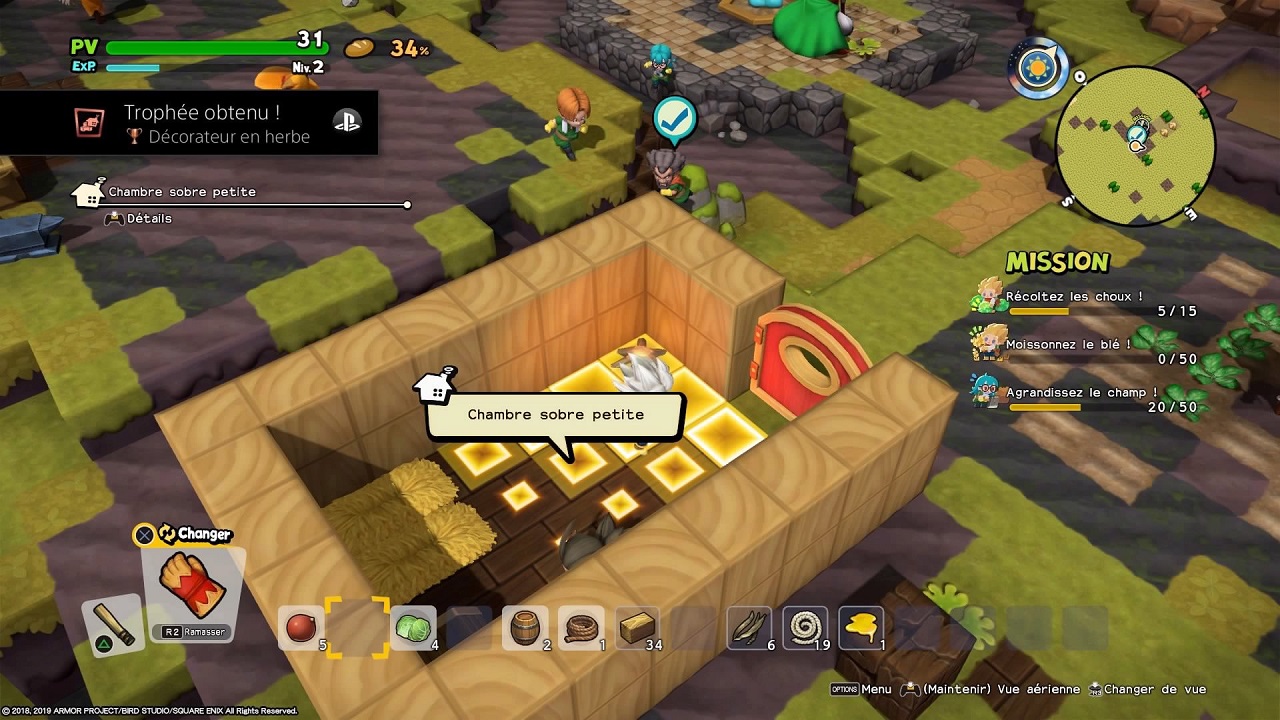This screenshot has height=720, width=1280.
Task: Pick the yellow paint splat slot
Action: (x=861, y=628)
